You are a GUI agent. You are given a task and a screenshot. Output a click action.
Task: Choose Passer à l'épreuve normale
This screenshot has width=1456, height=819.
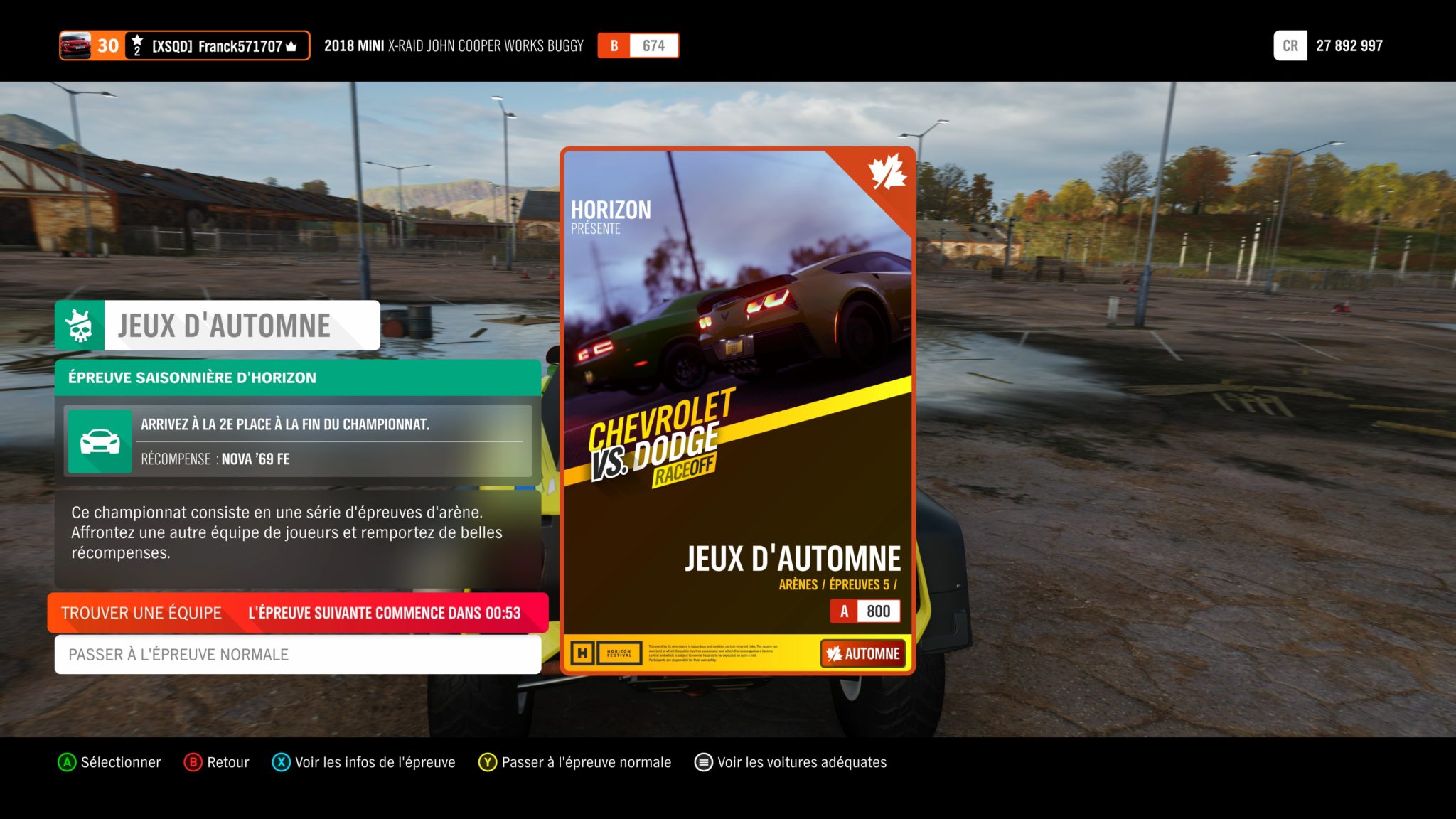pyautogui.click(x=297, y=654)
